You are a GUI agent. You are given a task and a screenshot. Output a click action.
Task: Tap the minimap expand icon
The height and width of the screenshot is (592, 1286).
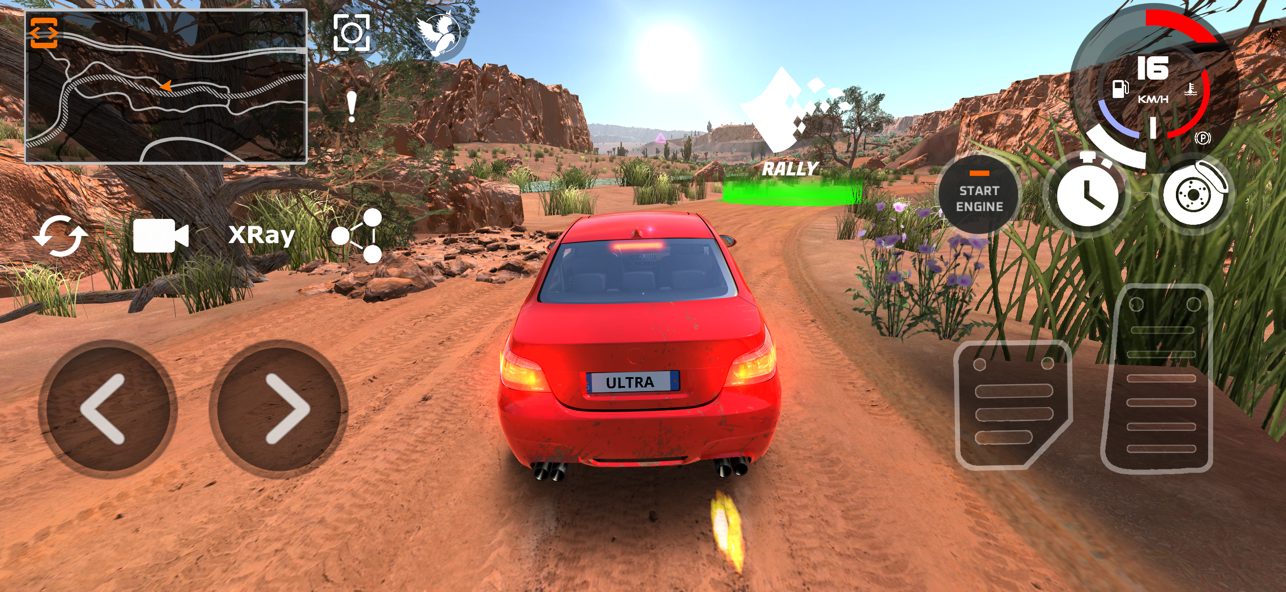pyautogui.click(x=44, y=33)
